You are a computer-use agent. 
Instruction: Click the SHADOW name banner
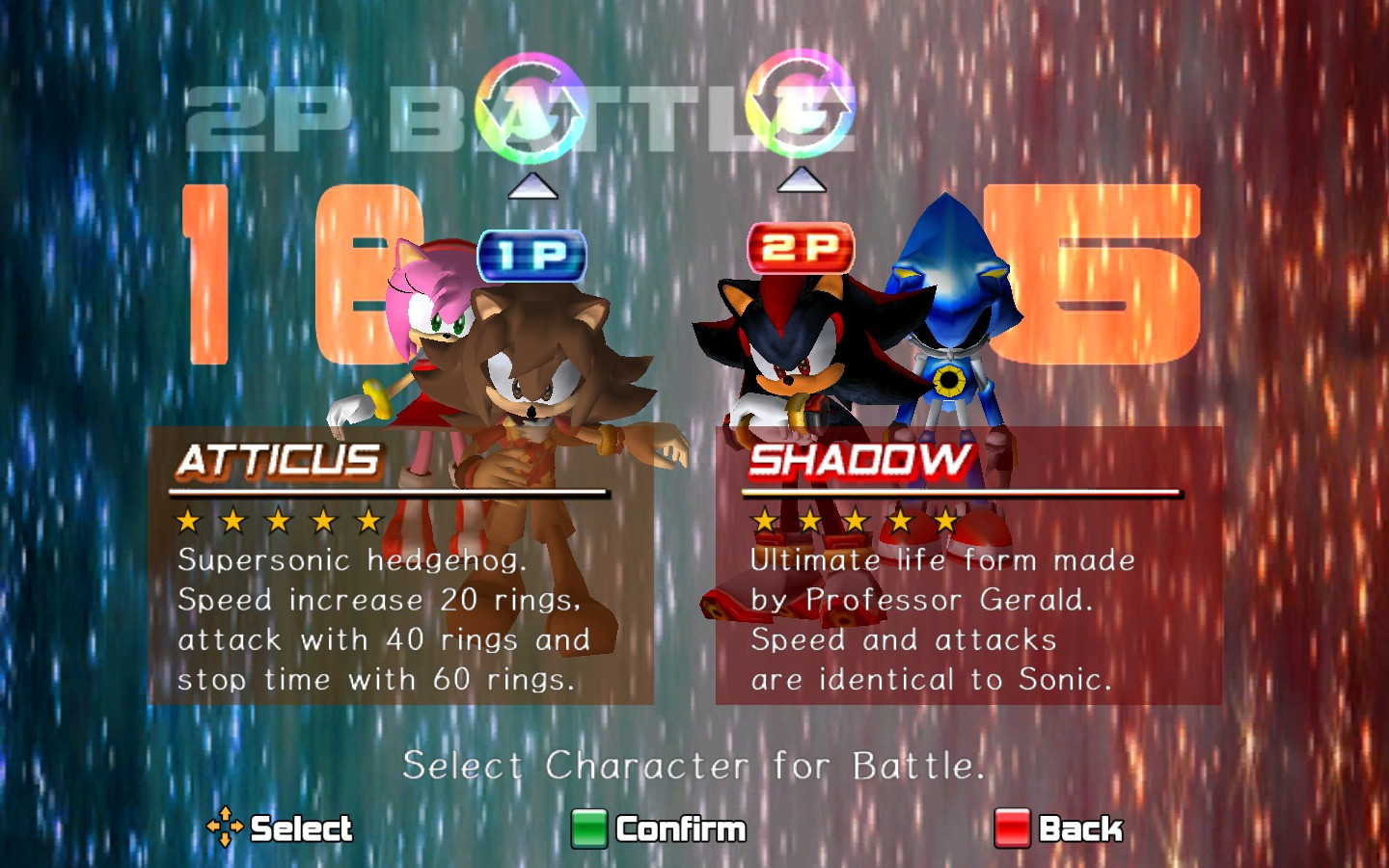tap(861, 461)
